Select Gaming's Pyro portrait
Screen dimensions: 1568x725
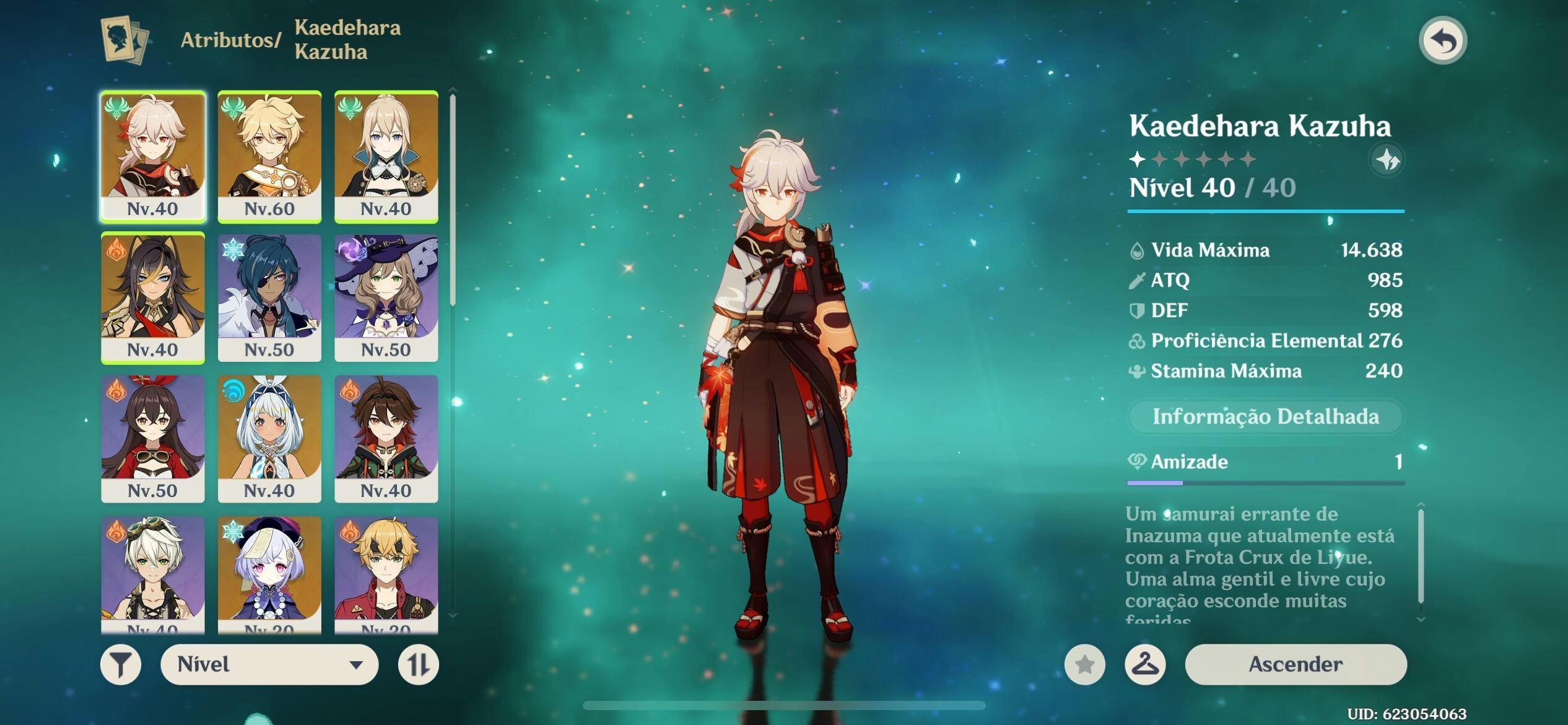click(x=386, y=438)
